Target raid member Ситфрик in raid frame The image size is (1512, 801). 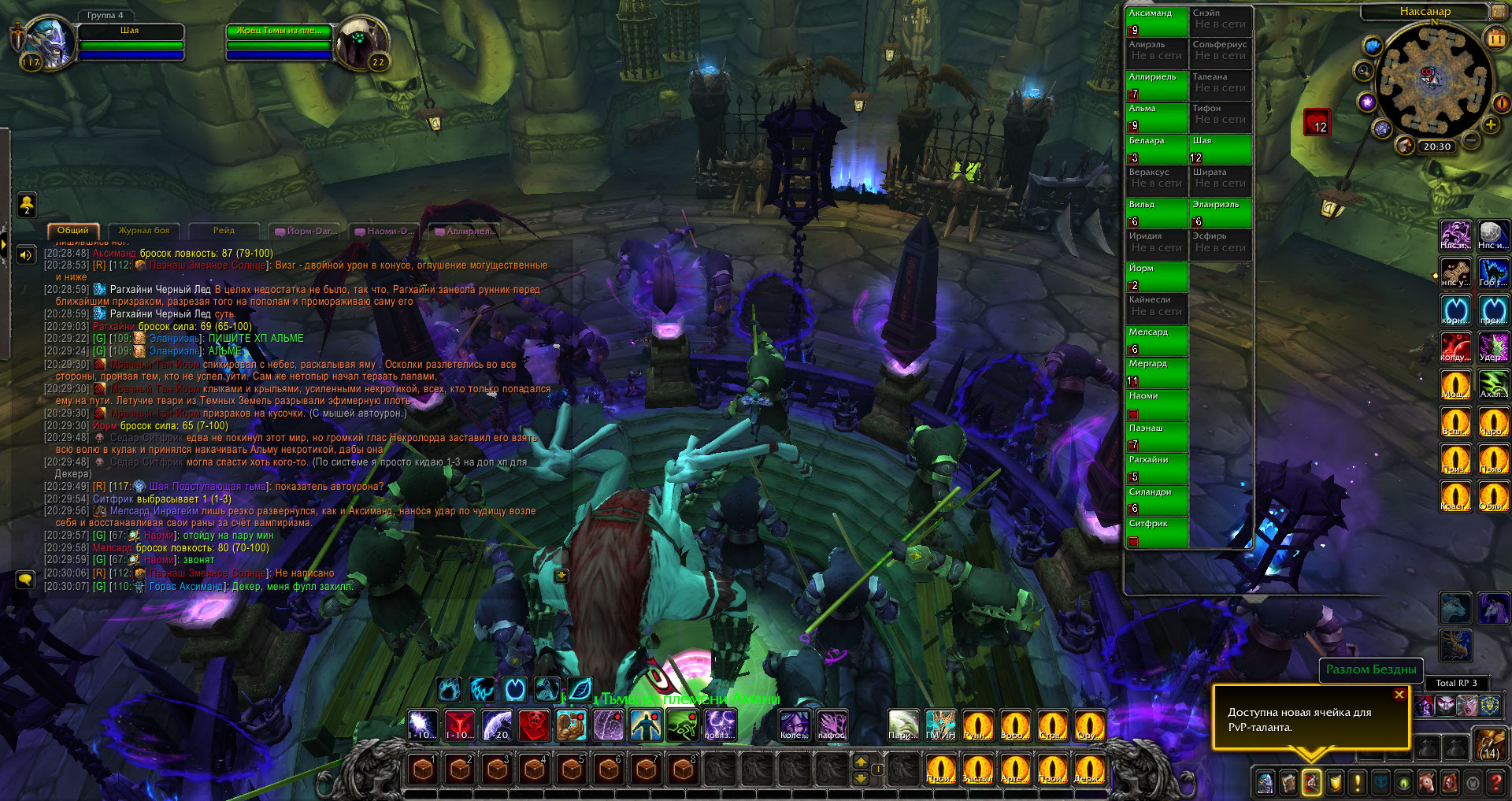pyautogui.click(x=1156, y=532)
